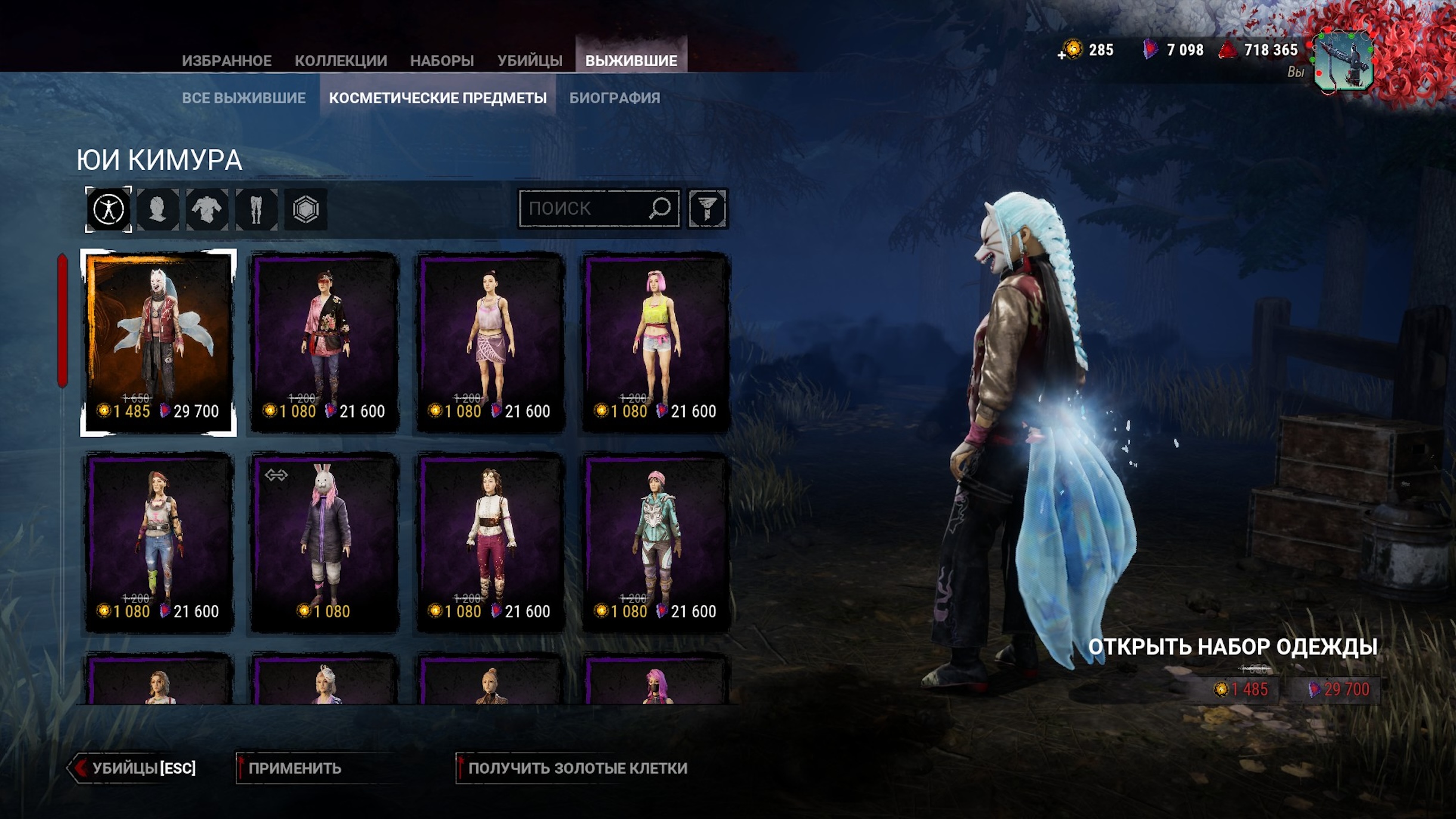This screenshot has width=1456, height=819.
Task: Go to the Наборы tab
Action: tap(442, 61)
